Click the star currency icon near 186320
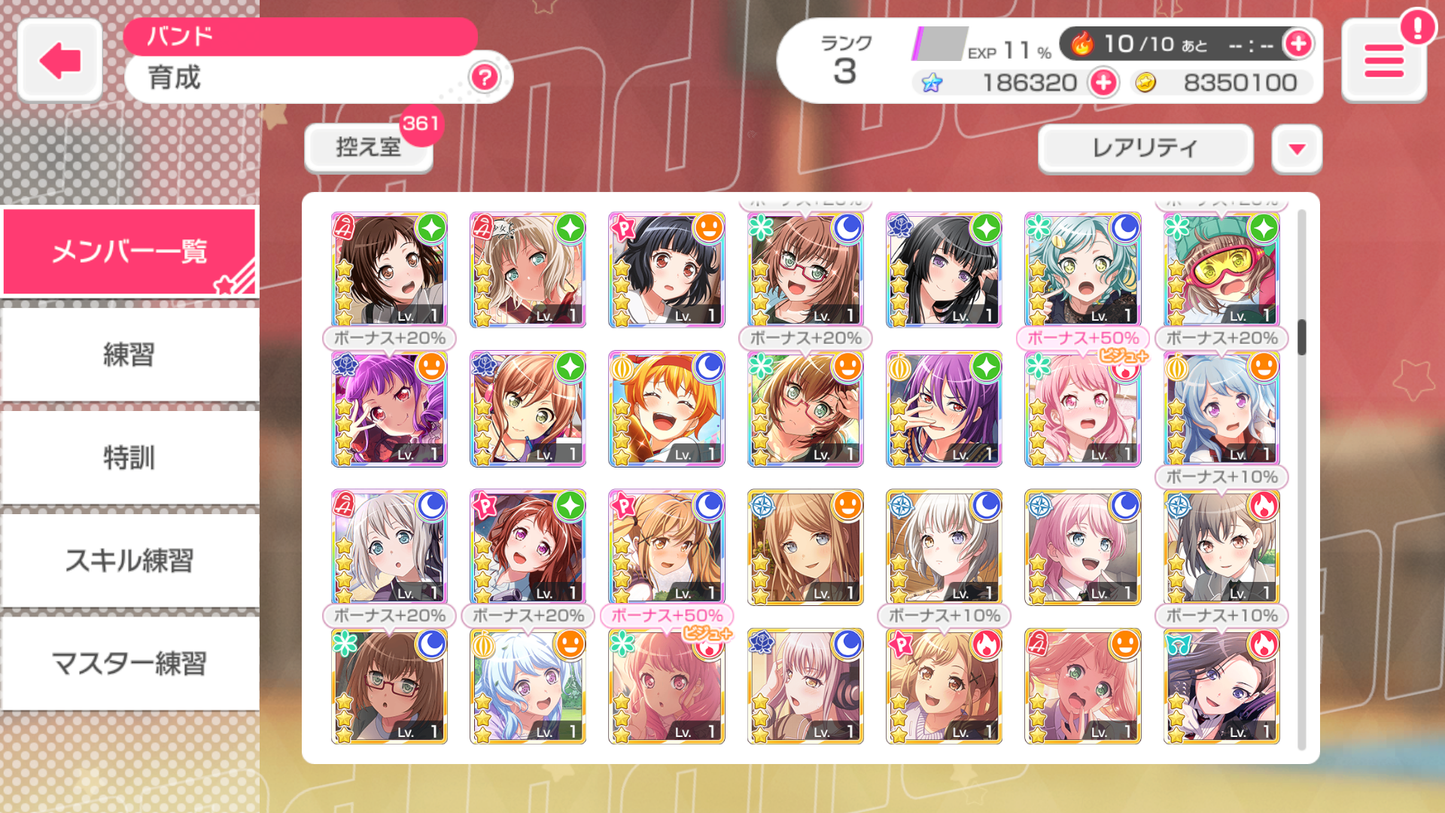1445x813 pixels. coord(933,82)
